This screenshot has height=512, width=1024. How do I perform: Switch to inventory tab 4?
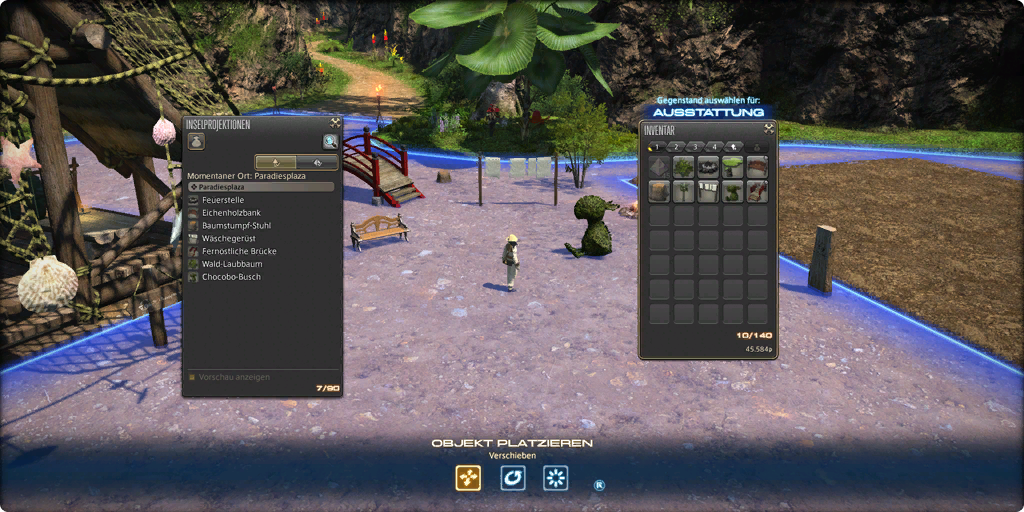pos(714,147)
